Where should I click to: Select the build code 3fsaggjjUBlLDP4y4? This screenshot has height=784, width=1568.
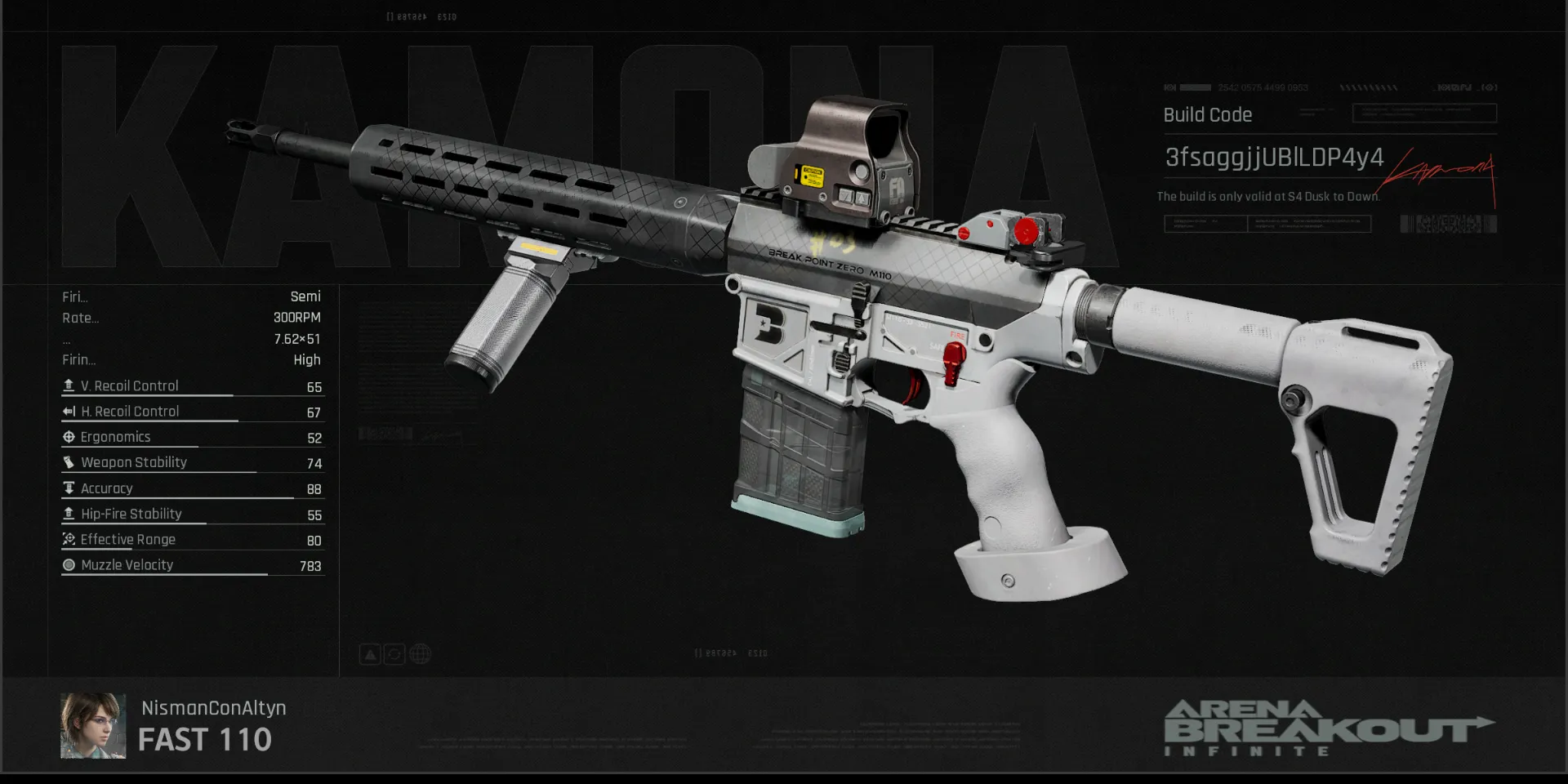point(1272,158)
